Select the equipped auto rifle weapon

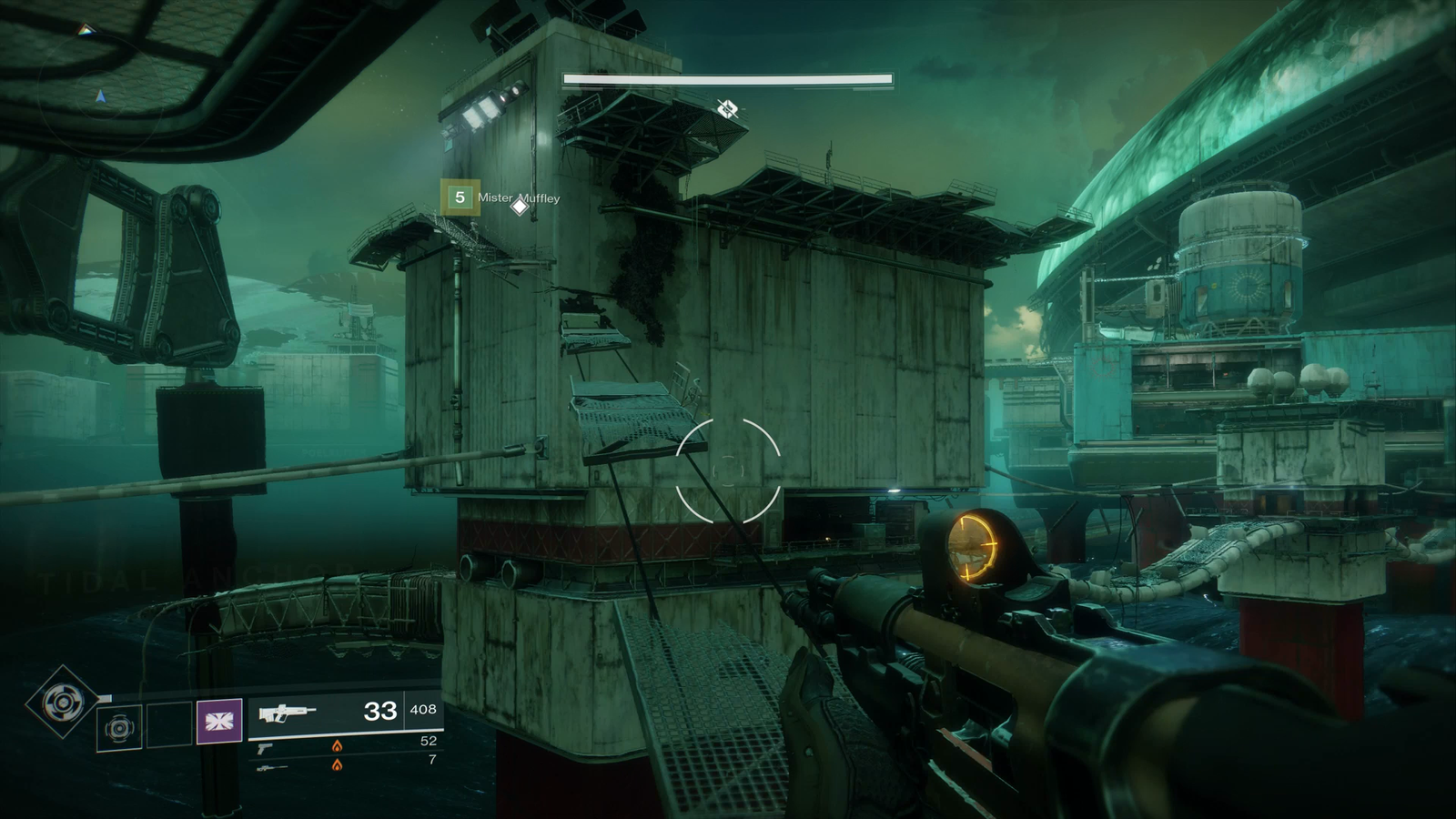coord(288,712)
